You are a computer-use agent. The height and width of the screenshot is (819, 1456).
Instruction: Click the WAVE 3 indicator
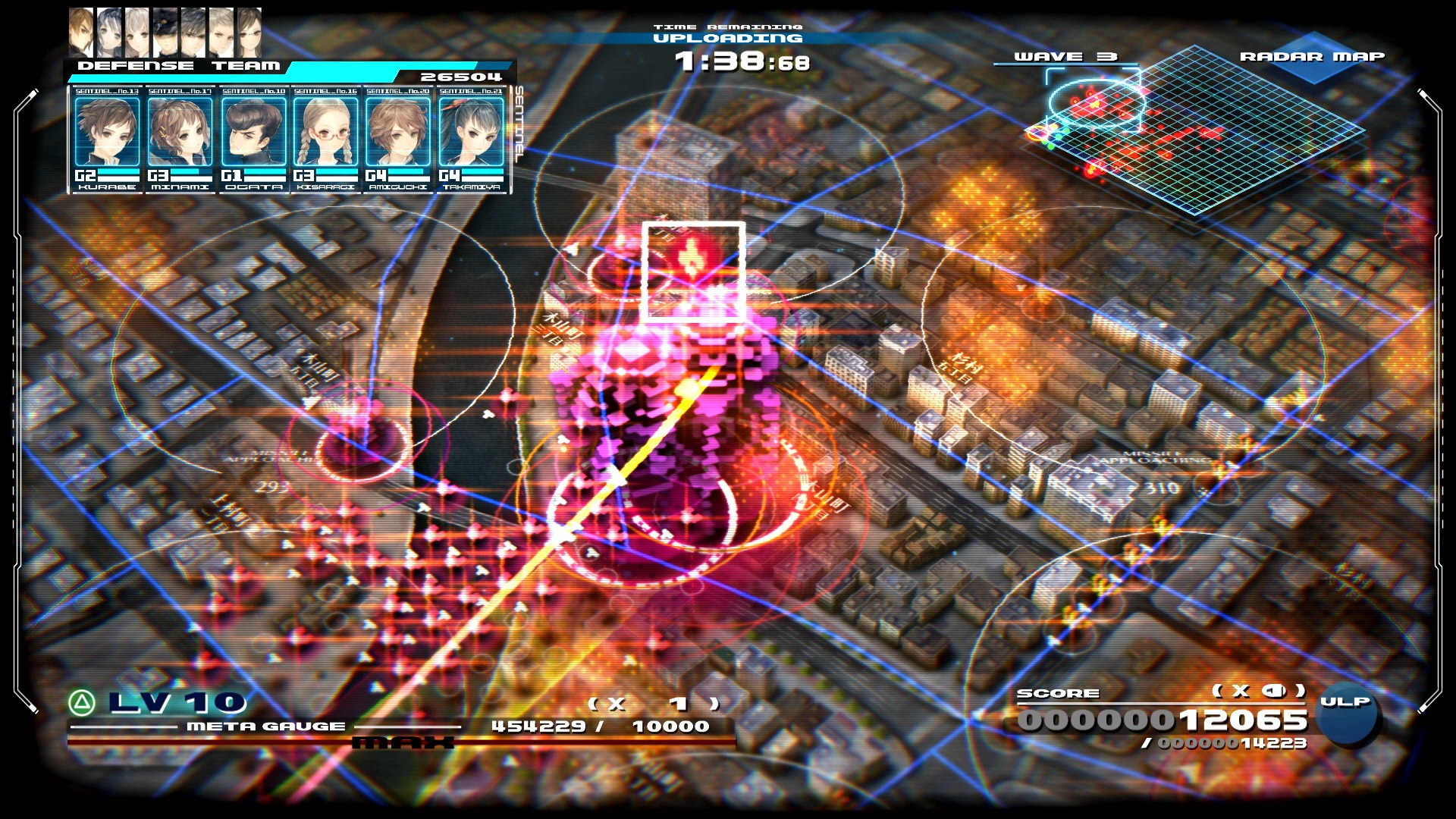click(1065, 55)
